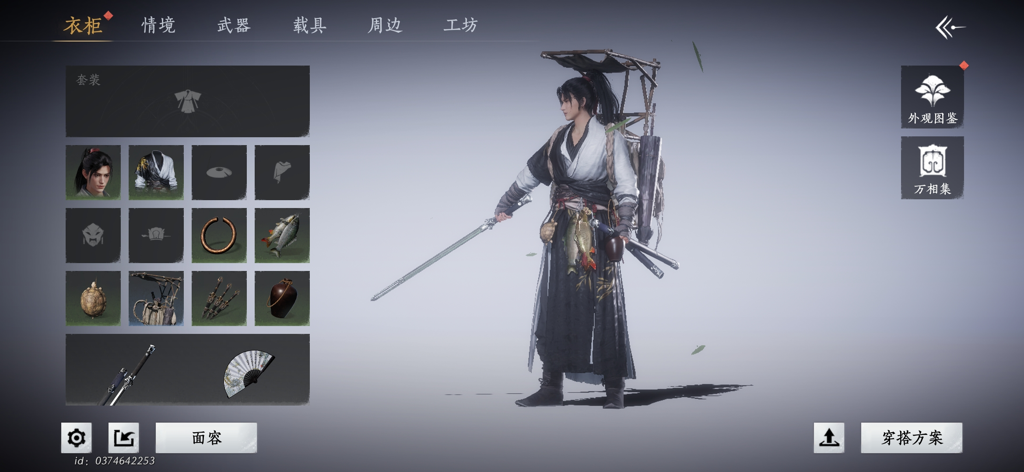
Task: Open the 面容 face customization
Action: click(206, 438)
